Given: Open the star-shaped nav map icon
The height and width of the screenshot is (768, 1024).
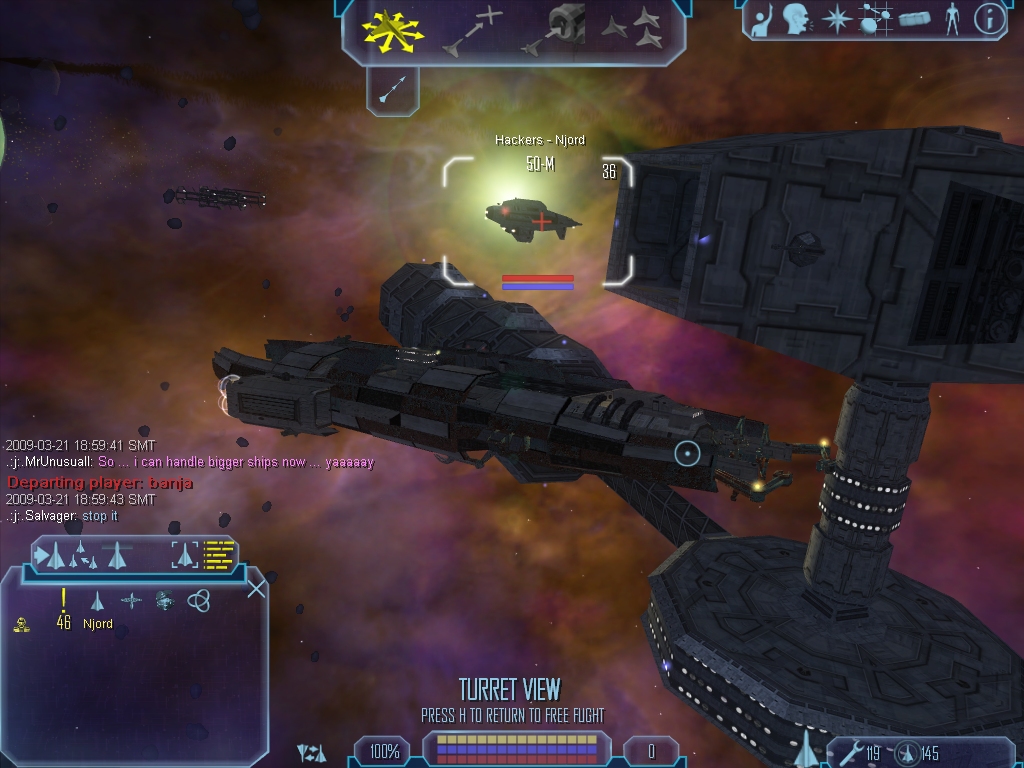Looking at the screenshot, I should tap(835, 19).
